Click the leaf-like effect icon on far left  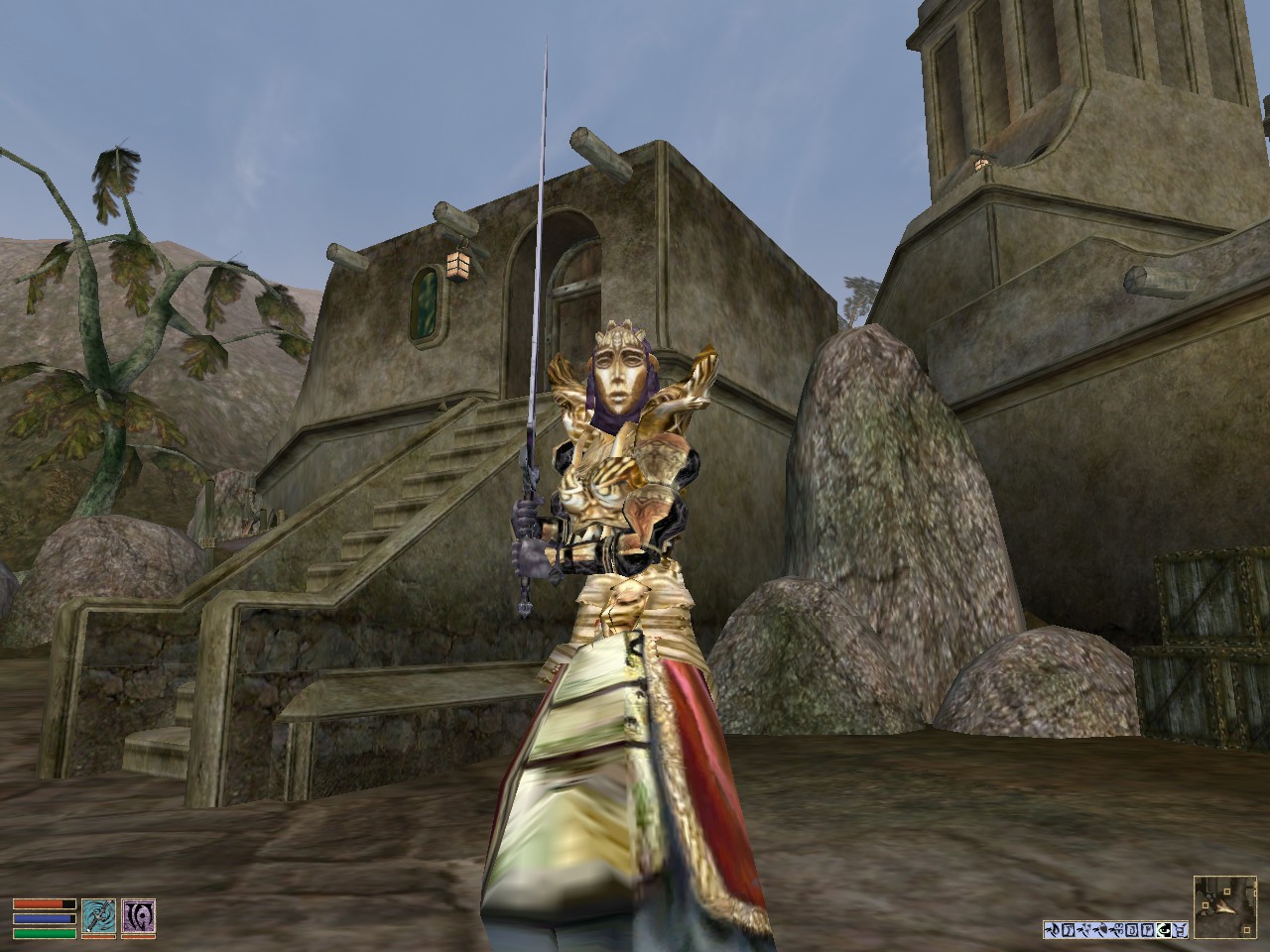coord(1053,929)
